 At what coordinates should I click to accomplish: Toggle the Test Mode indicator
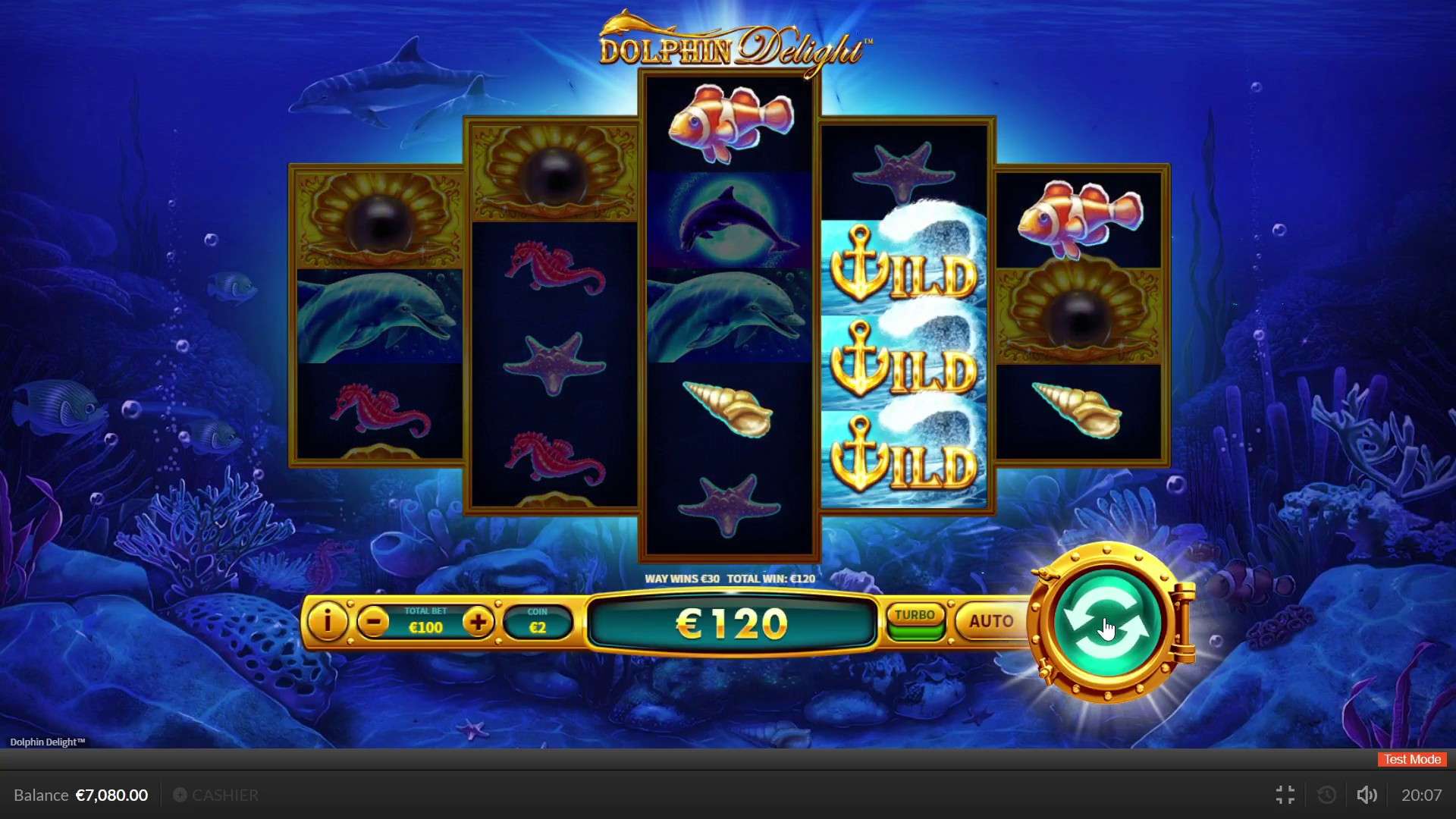pos(1410,759)
